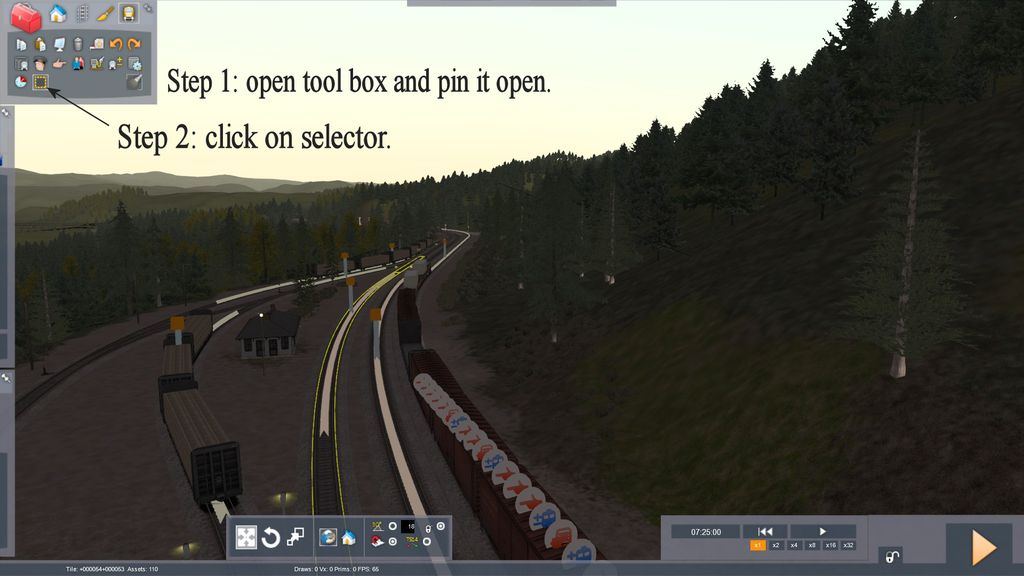This screenshot has width=1024, height=576.
Task: Open the driver face icon
Action: coord(40,63)
